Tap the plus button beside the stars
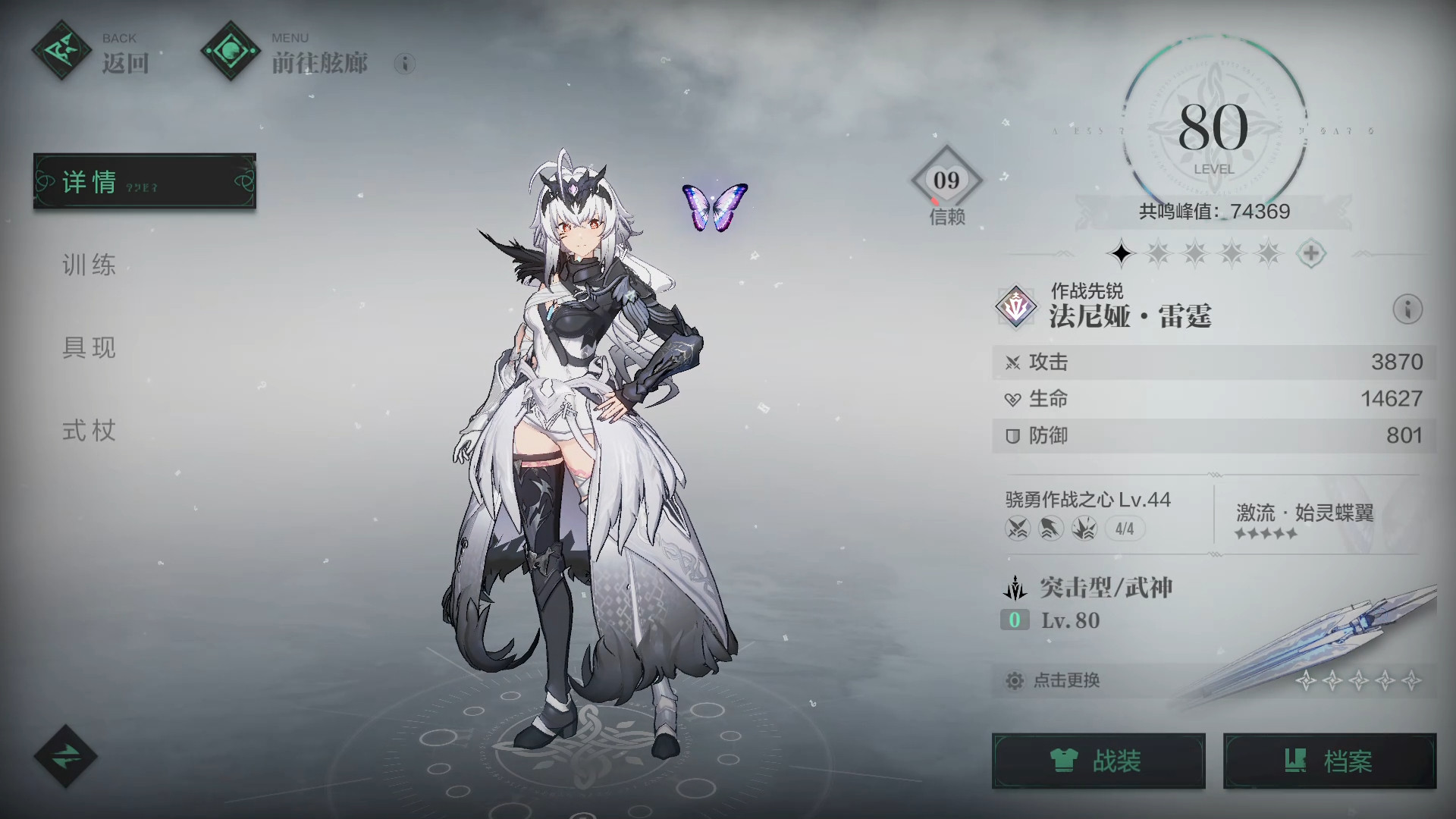The height and width of the screenshot is (819, 1456). pos(1311,253)
